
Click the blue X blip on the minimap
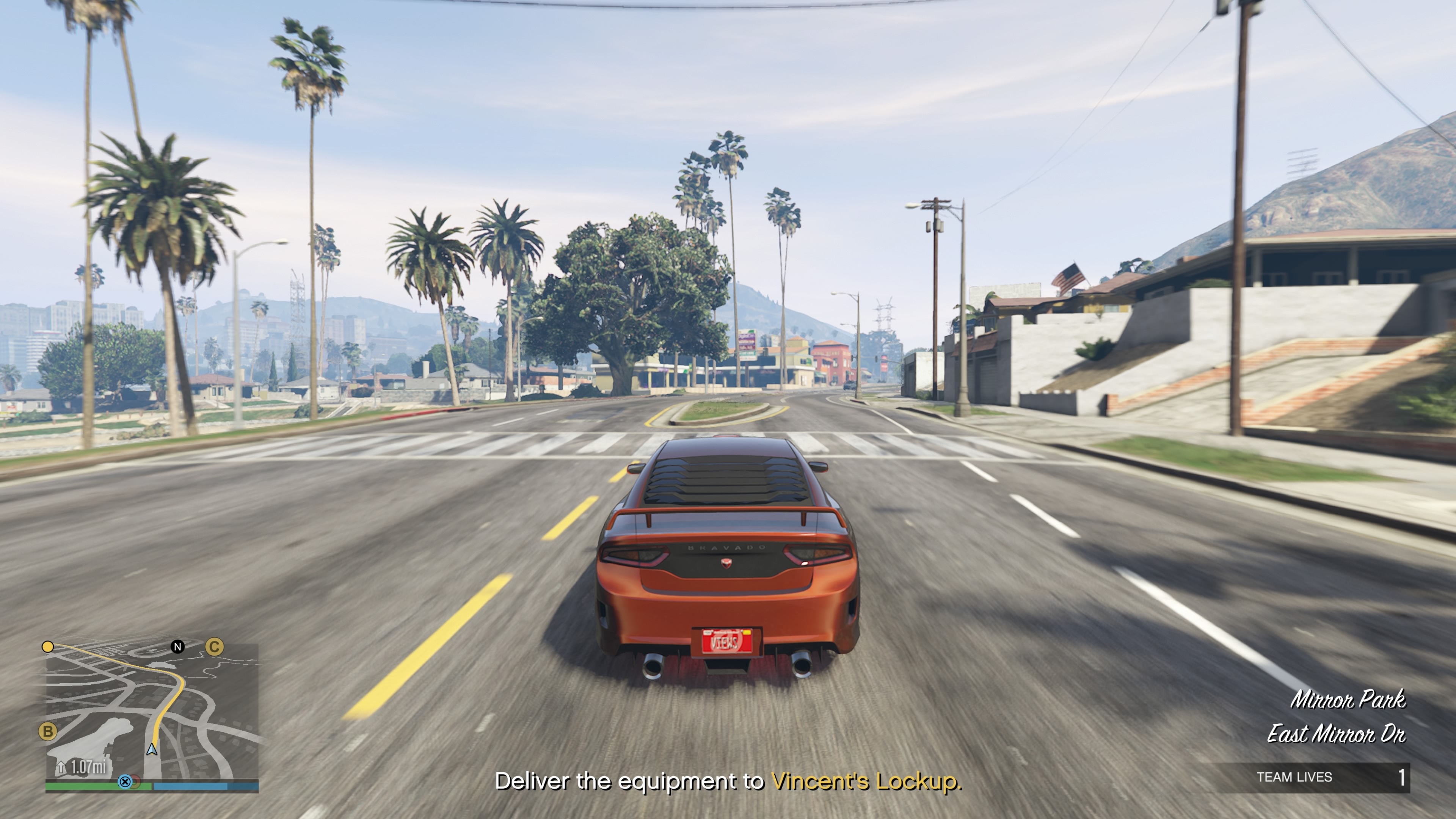125,782
